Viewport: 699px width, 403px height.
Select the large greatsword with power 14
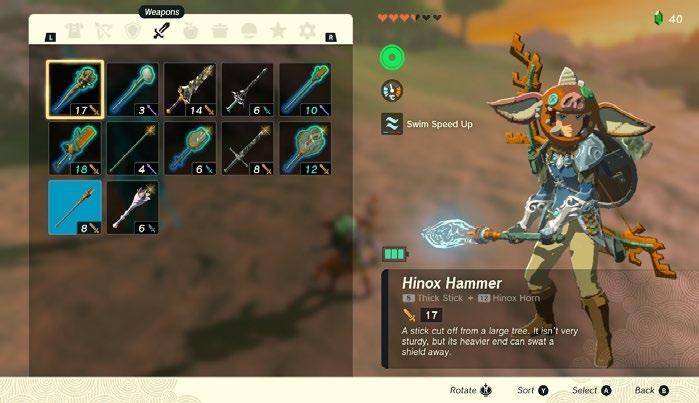[x=190, y=89]
